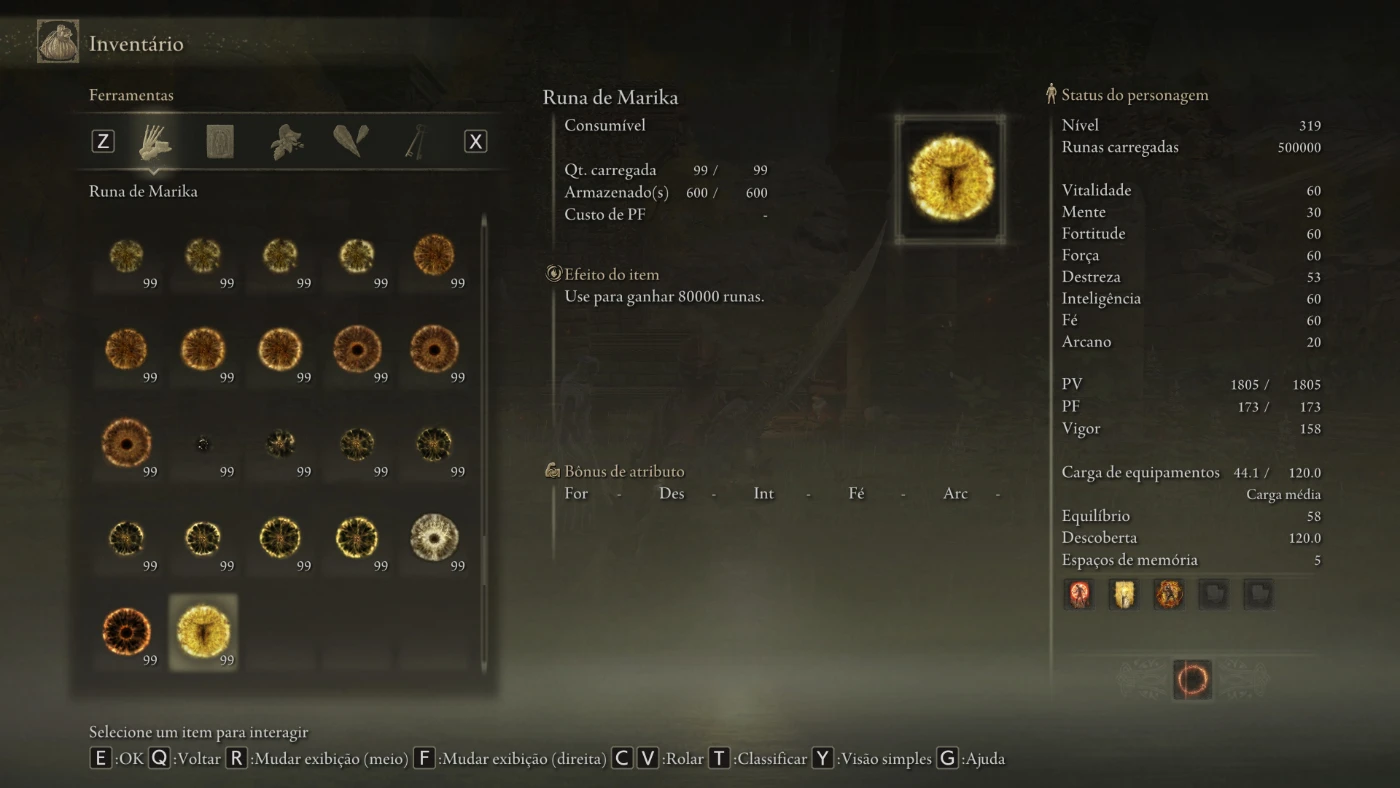Choose the feather category tab

[x=350, y=142]
